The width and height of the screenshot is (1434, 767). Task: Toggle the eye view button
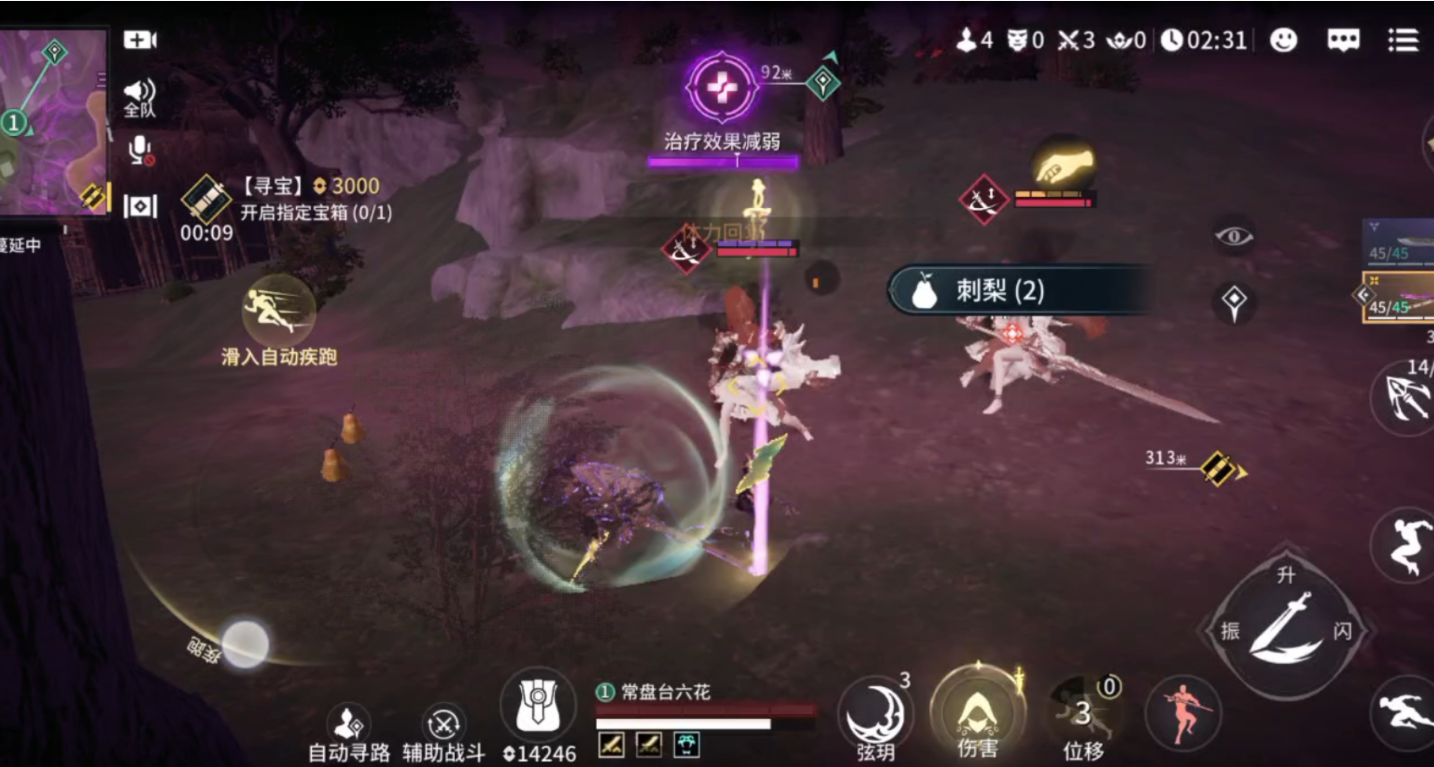pos(1234,236)
